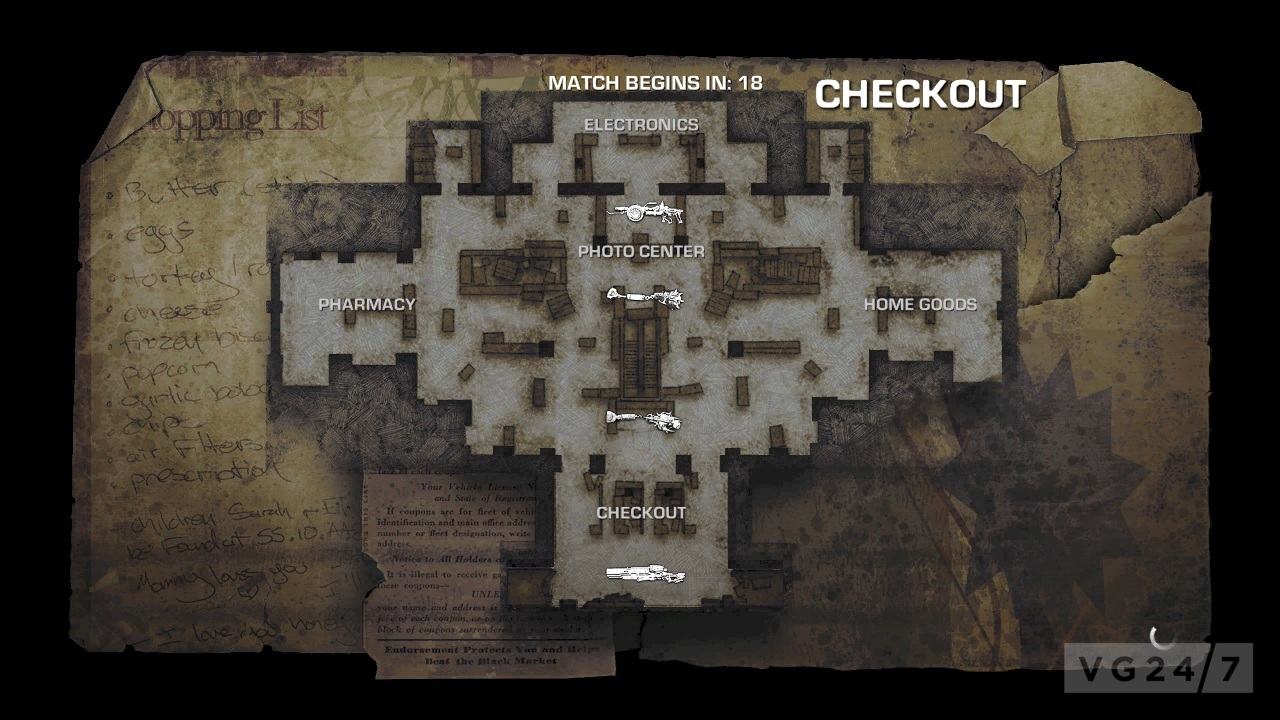Click the lower CHECKOUT label on the map

pos(641,510)
